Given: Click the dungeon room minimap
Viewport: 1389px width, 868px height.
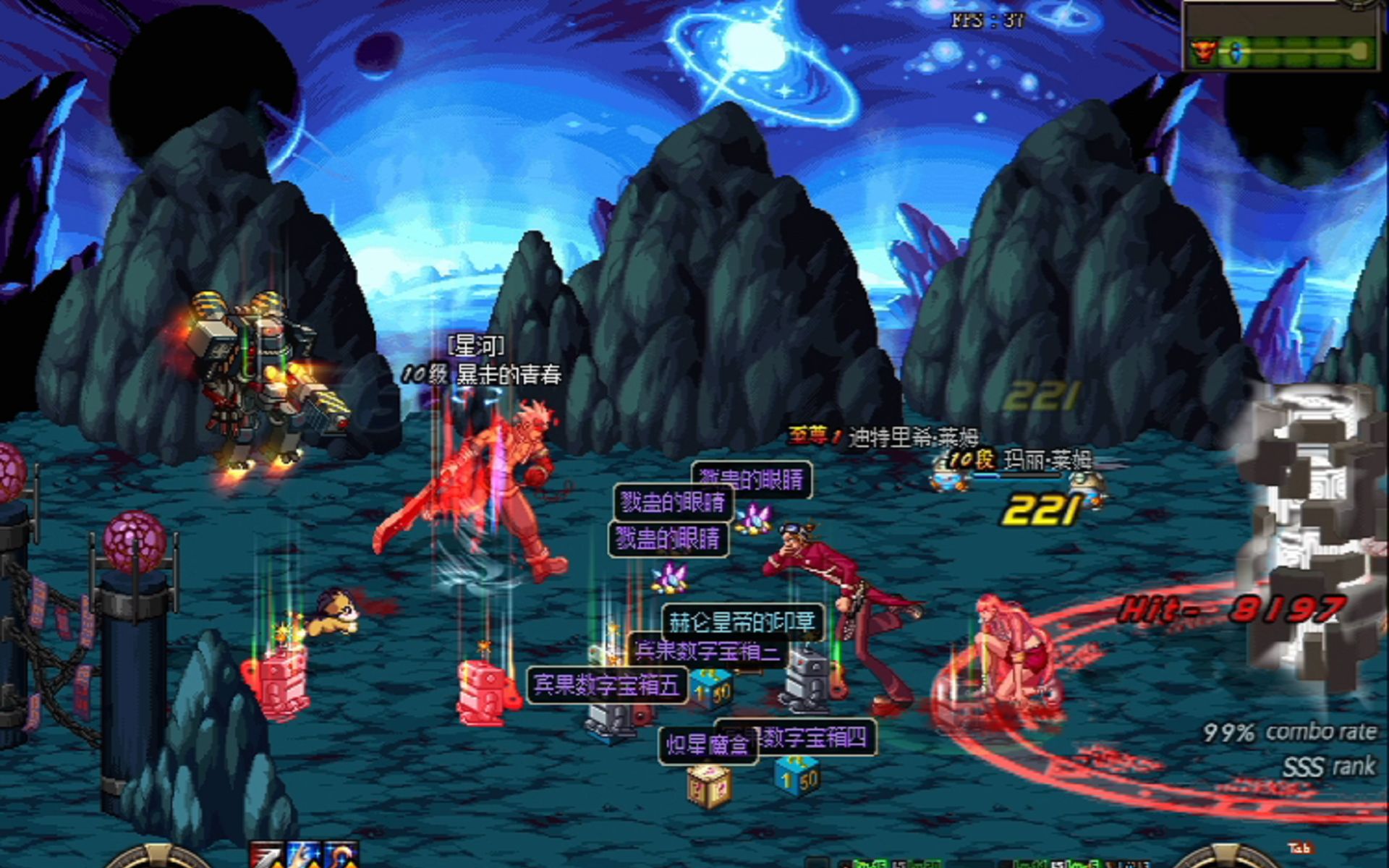Looking at the screenshot, I should (x=1280, y=36).
